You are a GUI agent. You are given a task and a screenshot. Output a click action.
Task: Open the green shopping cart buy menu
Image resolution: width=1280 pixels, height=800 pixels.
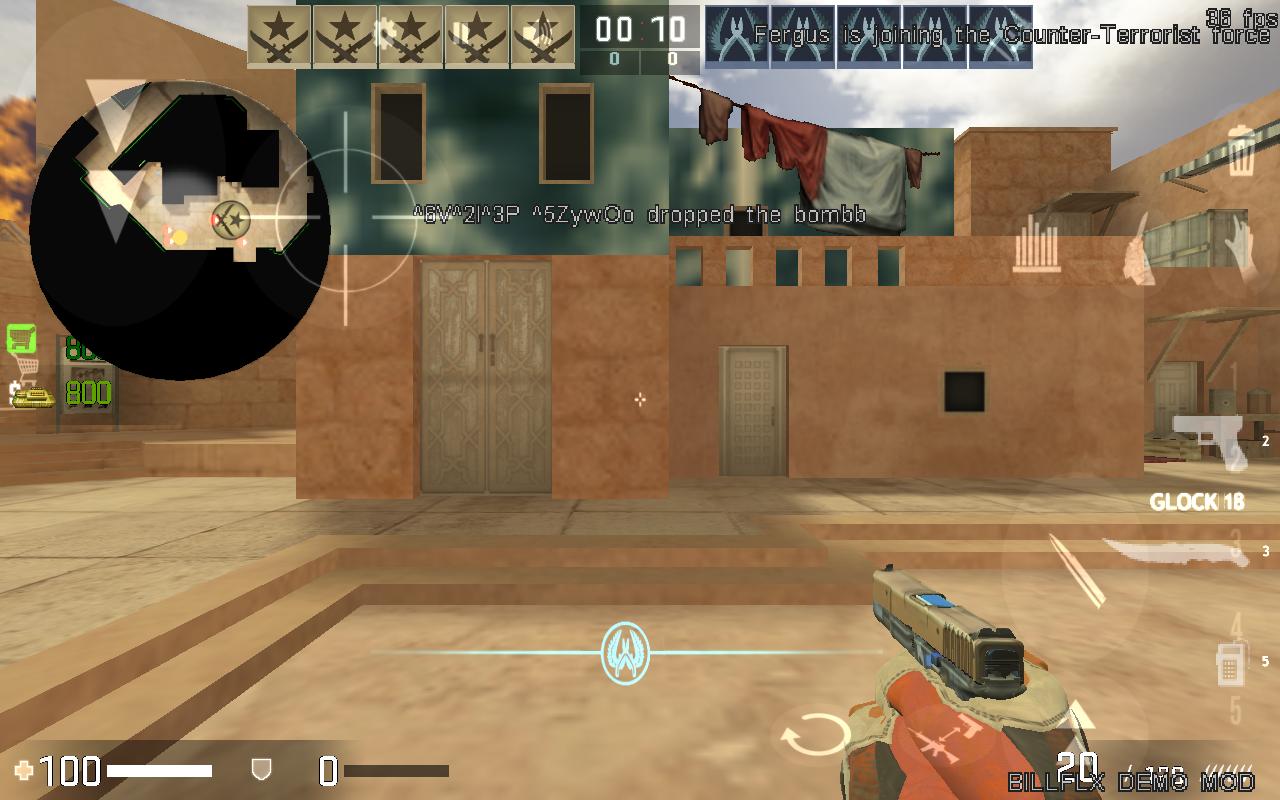point(21,339)
